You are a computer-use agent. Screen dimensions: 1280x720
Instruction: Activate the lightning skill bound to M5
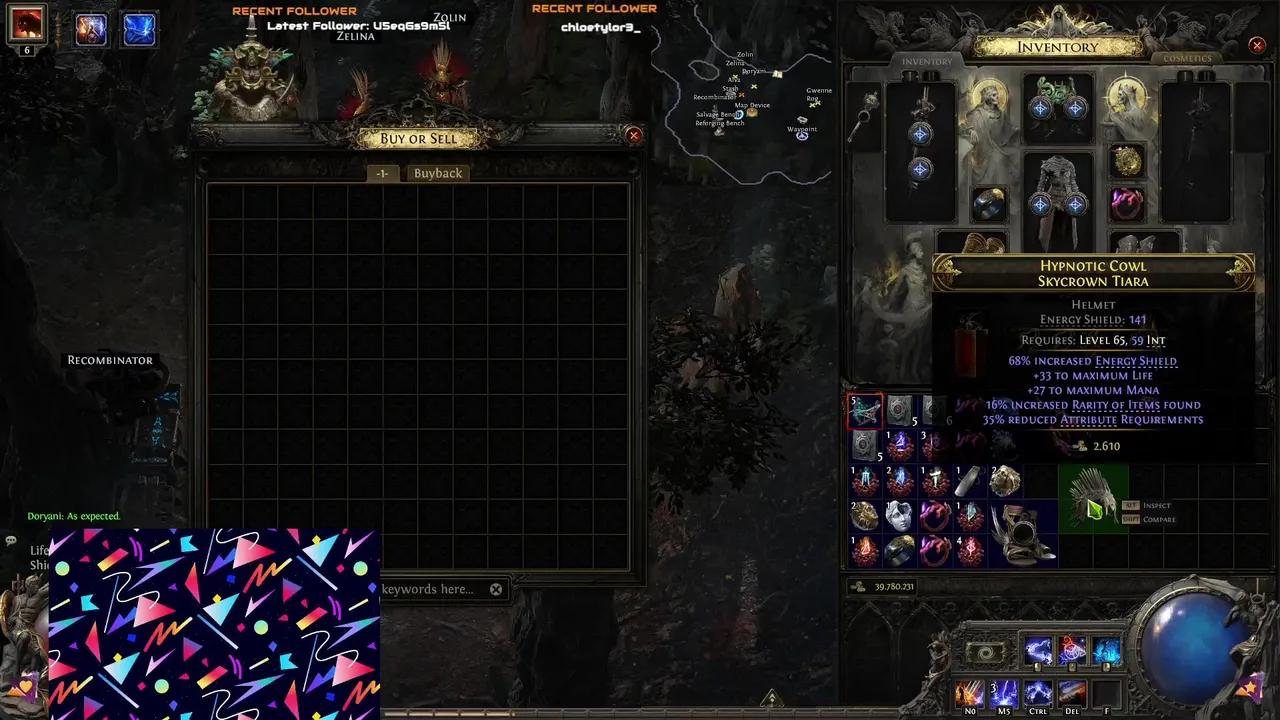point(1004,693)
